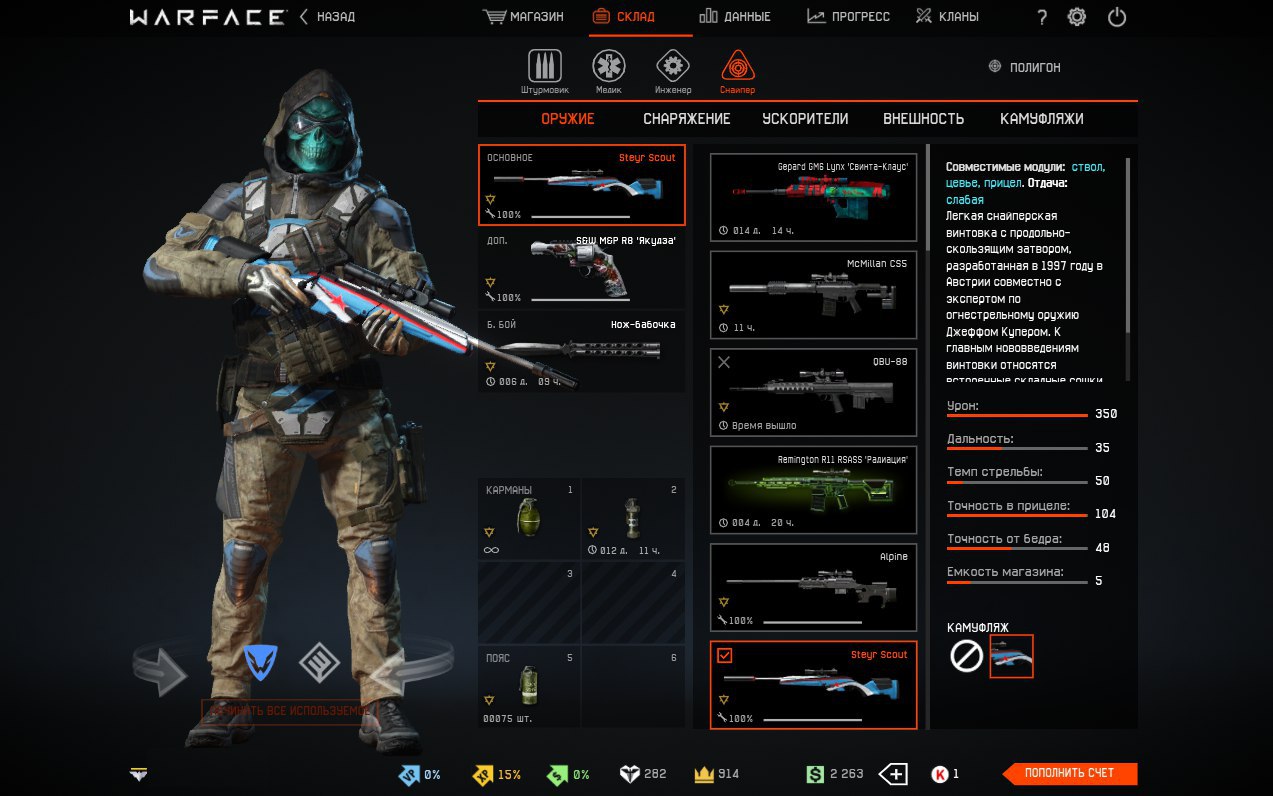The height and width of the screenshot is (796, 1273).
Task: Click the Пополнить счет button
Action: click(1069, 773)
